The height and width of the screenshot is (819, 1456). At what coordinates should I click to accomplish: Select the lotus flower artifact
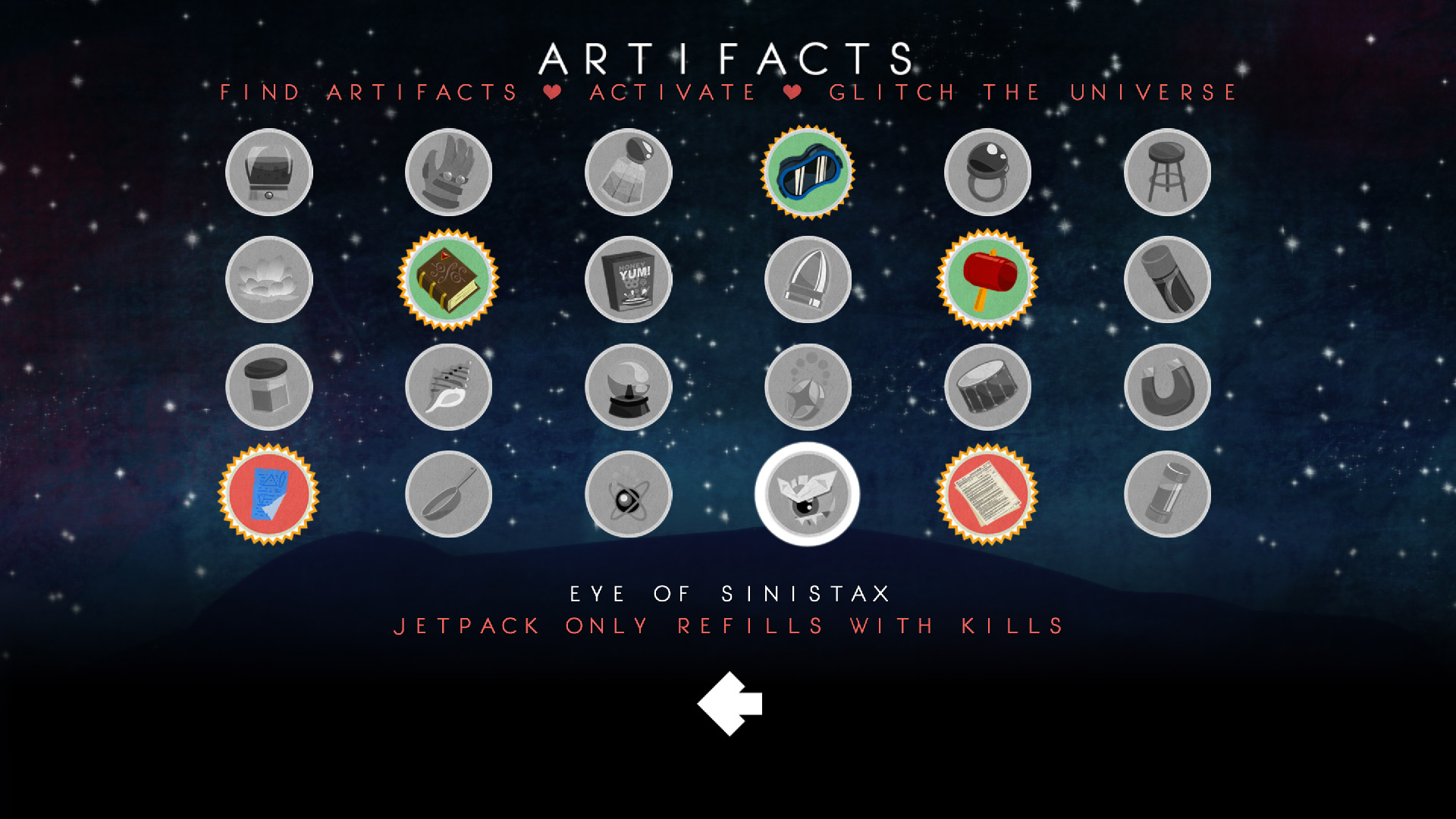point(268,279)
